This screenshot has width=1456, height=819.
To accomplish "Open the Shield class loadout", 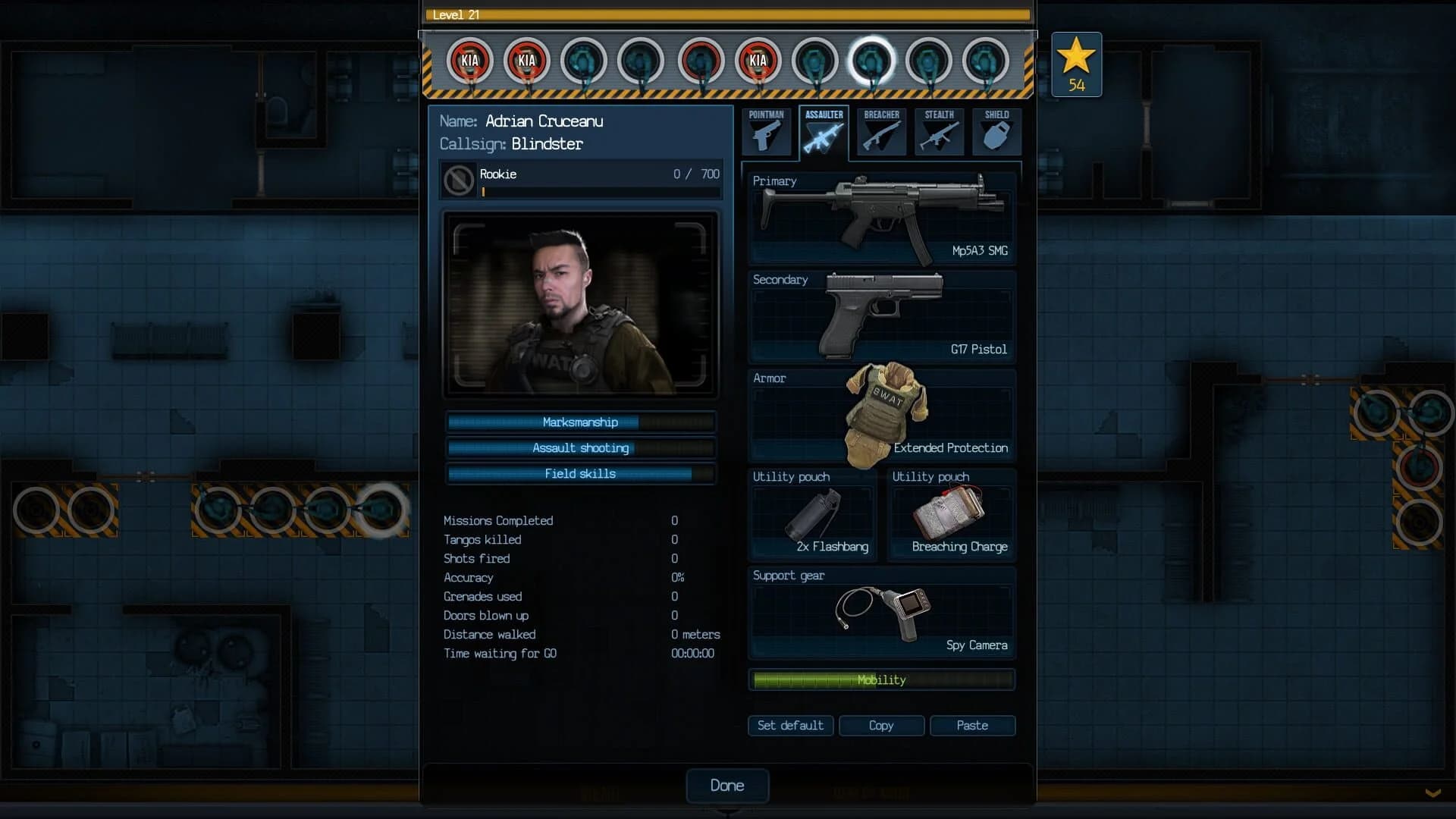I will click(996, 133).
